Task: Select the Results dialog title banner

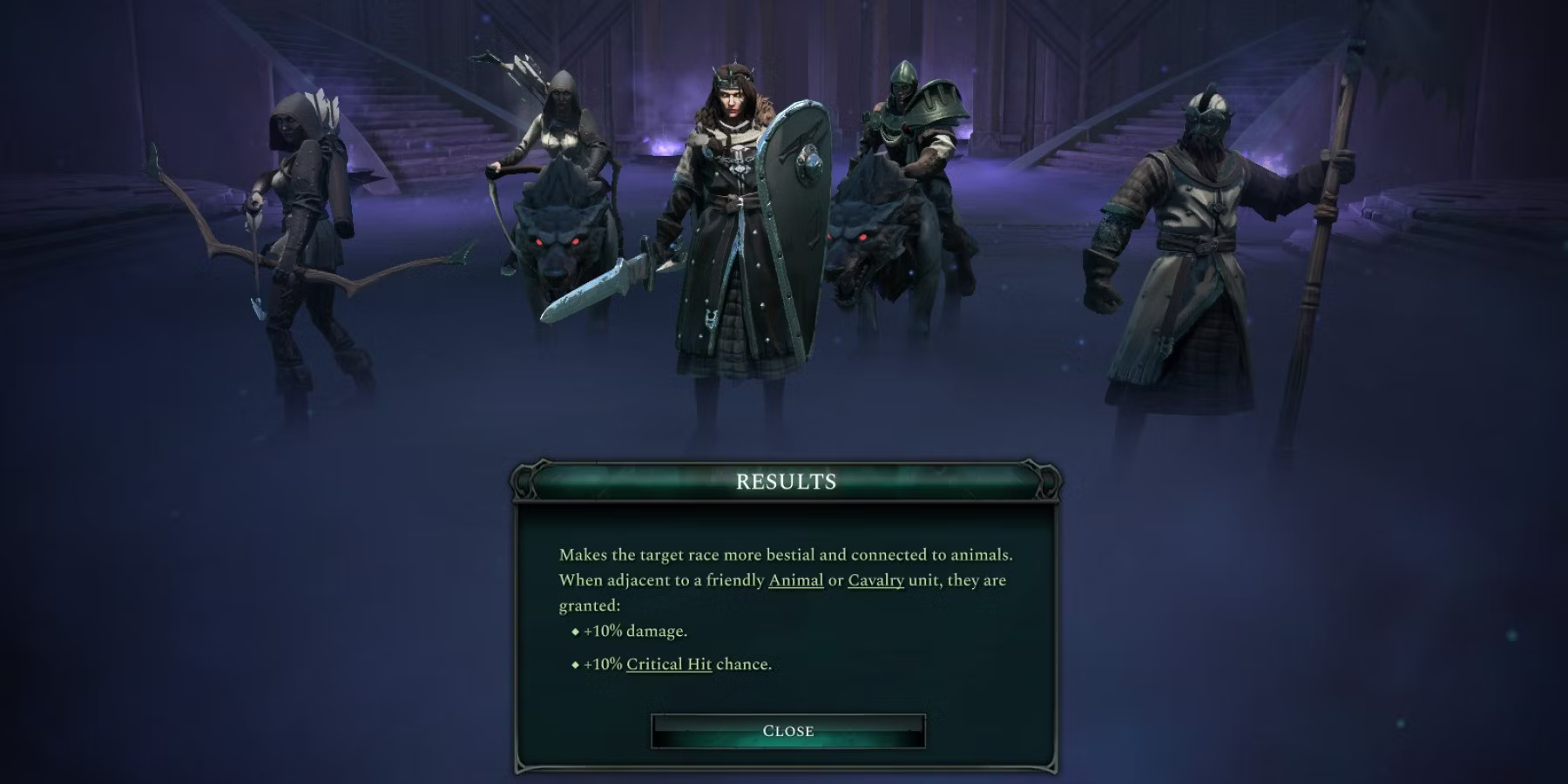Action: [x=787, y=480]
